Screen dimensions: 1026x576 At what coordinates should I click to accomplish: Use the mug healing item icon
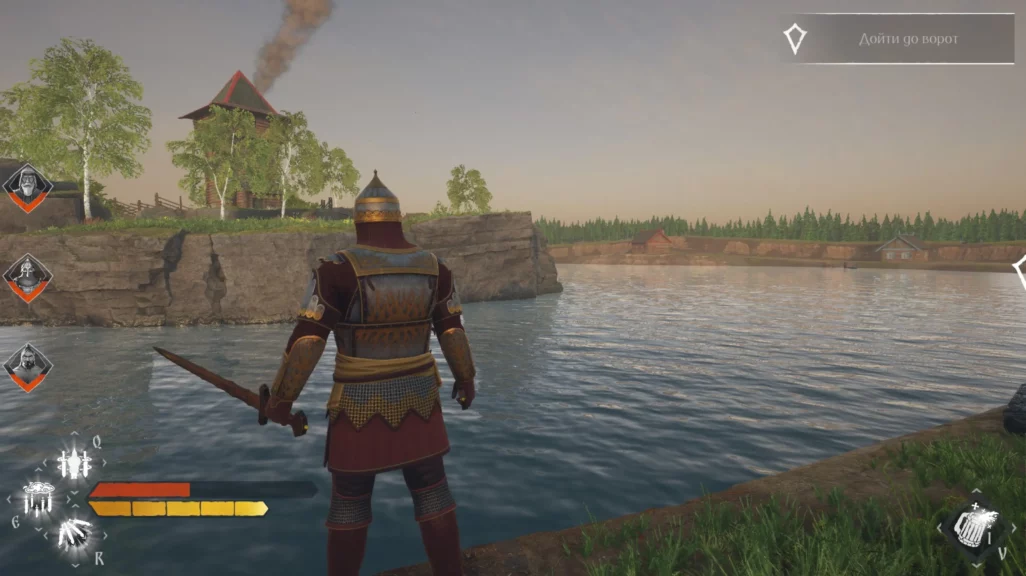970,524
